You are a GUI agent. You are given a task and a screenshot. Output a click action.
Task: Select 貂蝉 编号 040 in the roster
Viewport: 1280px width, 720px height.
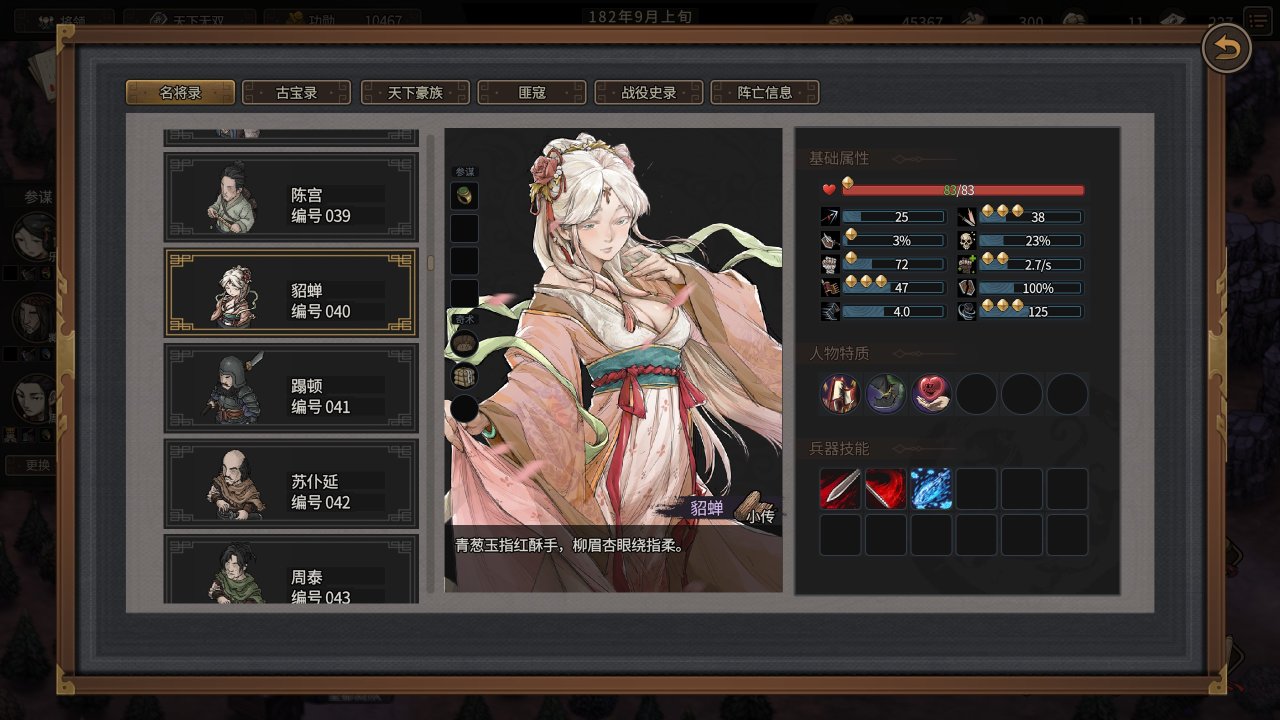point(290,296)
